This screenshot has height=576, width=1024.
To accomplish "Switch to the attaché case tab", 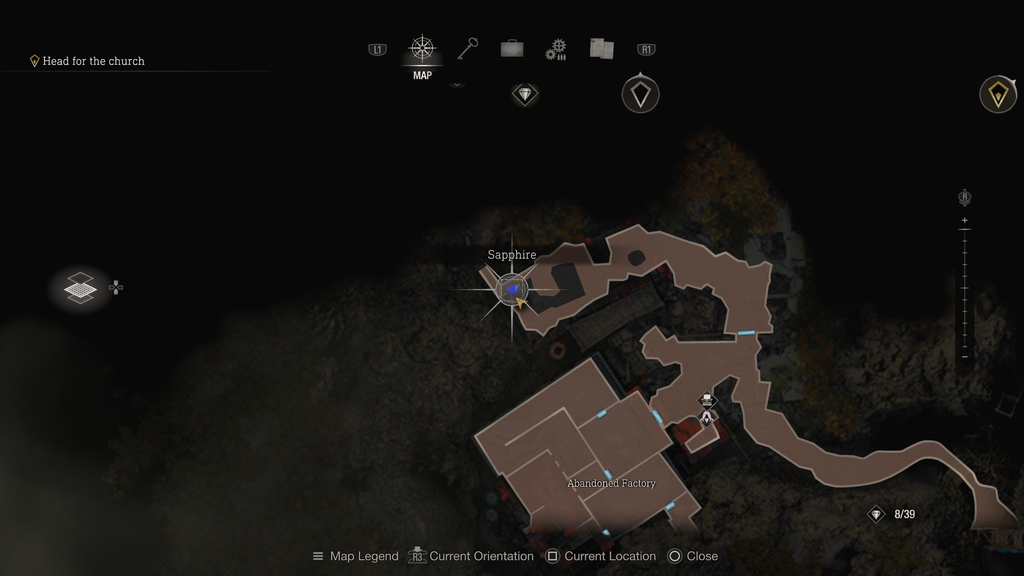I will tap(512, 48).
